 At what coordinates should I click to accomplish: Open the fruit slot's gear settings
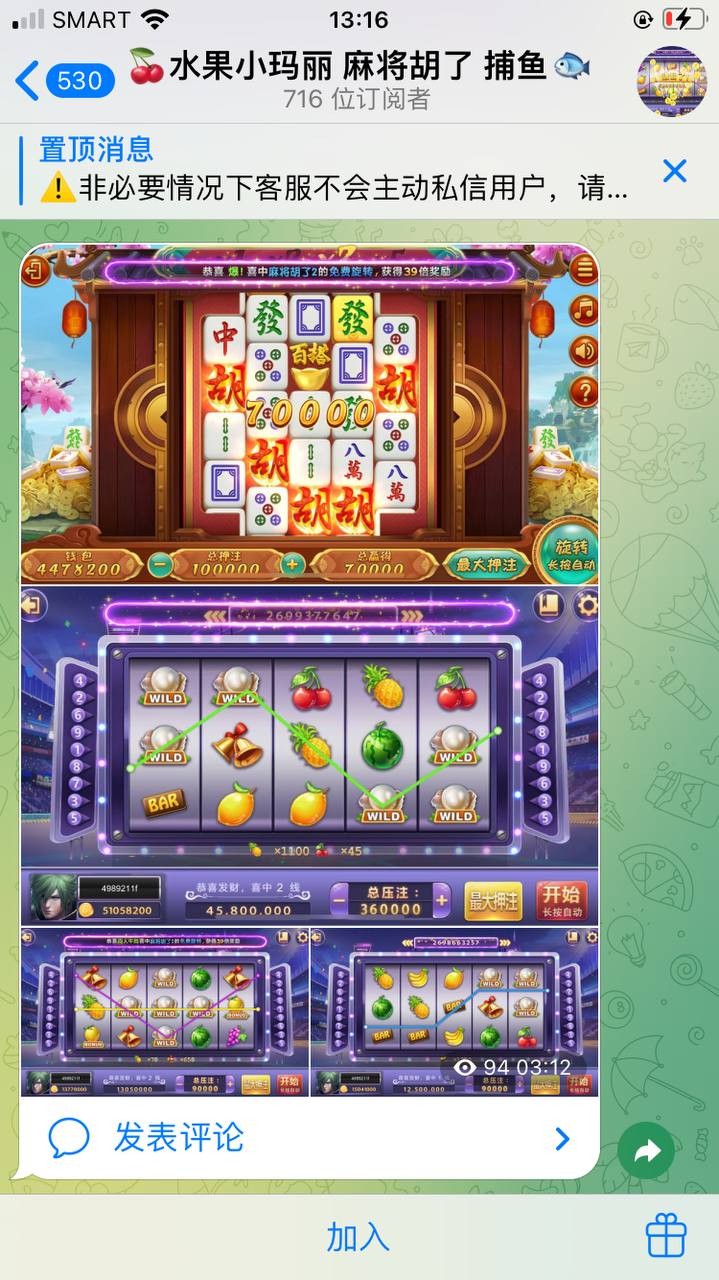[x=585, y=605]
